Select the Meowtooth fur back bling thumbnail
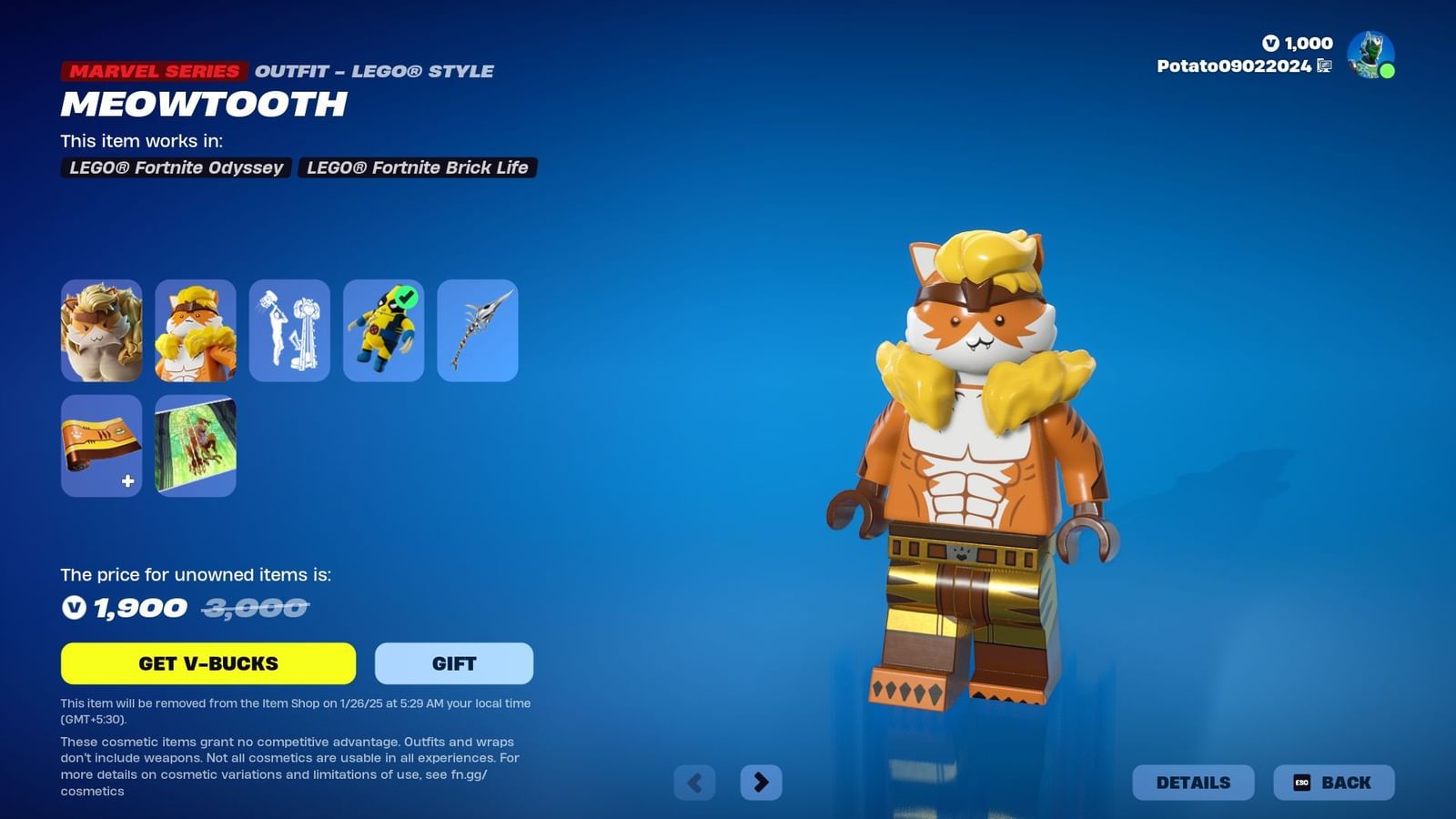 pos(101,329)
